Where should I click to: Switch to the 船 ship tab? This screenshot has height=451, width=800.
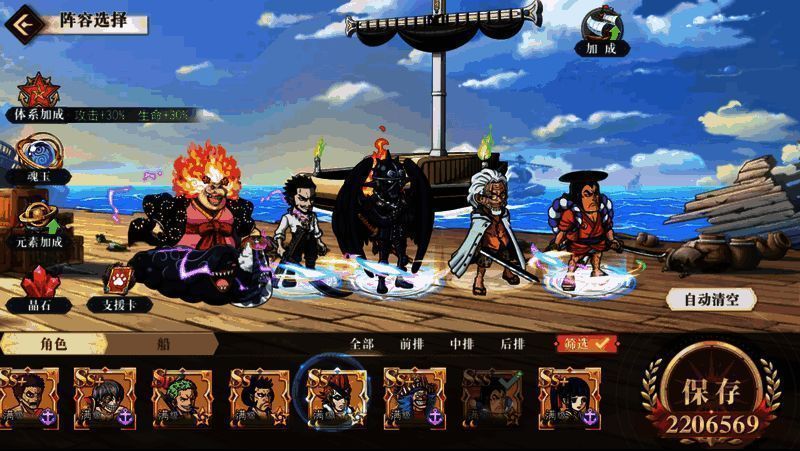pos(163,343)
